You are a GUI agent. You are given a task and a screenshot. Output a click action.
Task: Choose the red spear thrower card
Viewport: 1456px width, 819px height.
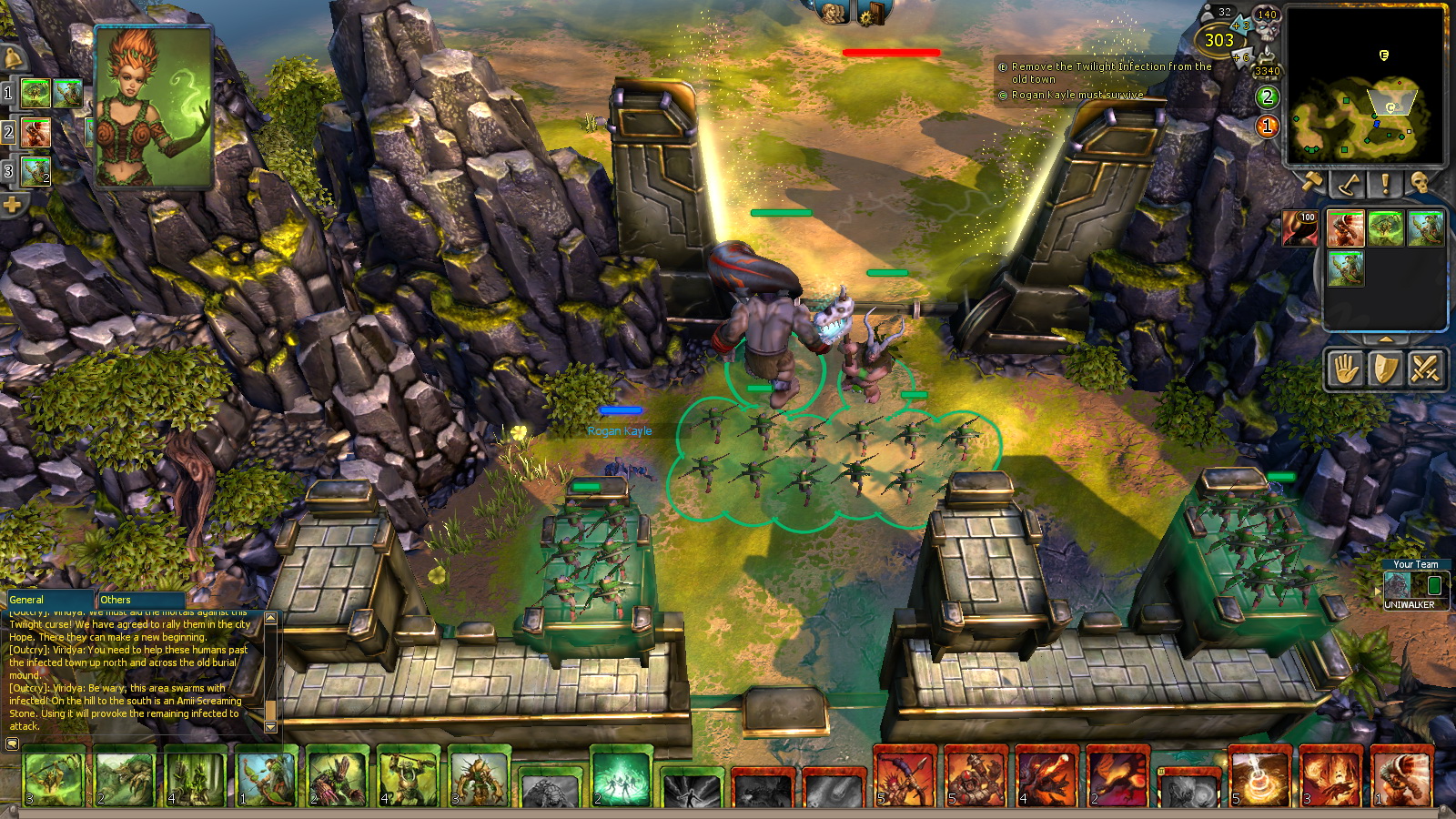(905, 778)
